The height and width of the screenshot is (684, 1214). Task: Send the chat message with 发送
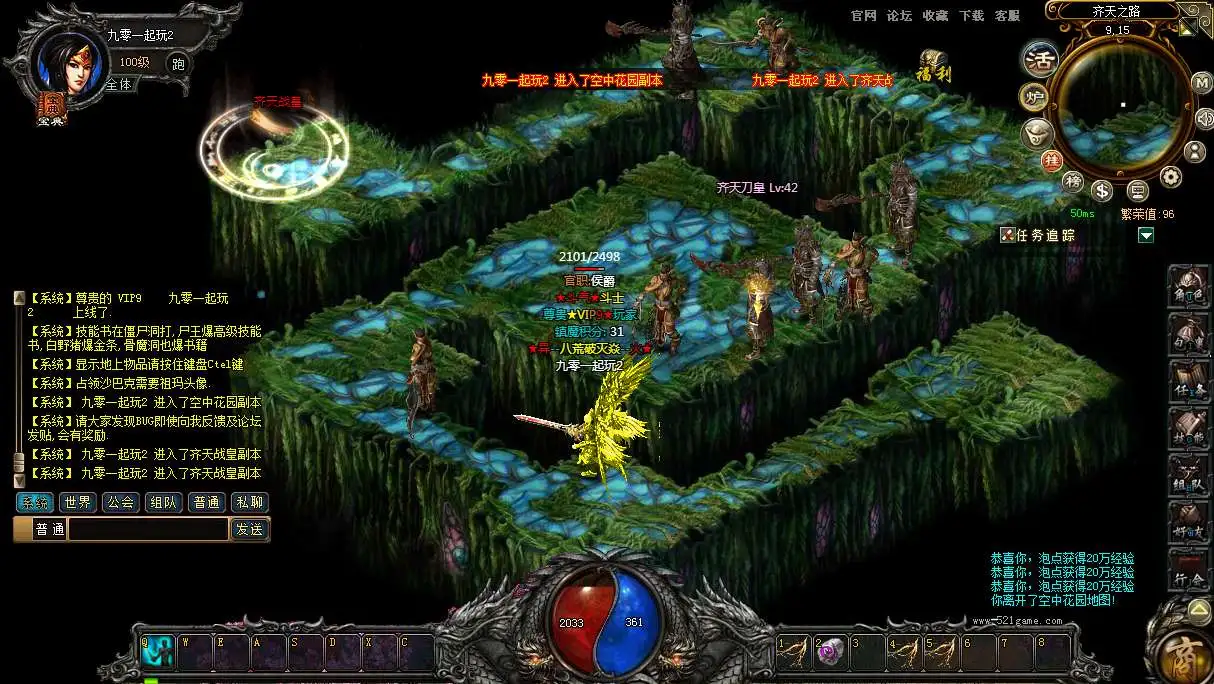tap(250, 530)
